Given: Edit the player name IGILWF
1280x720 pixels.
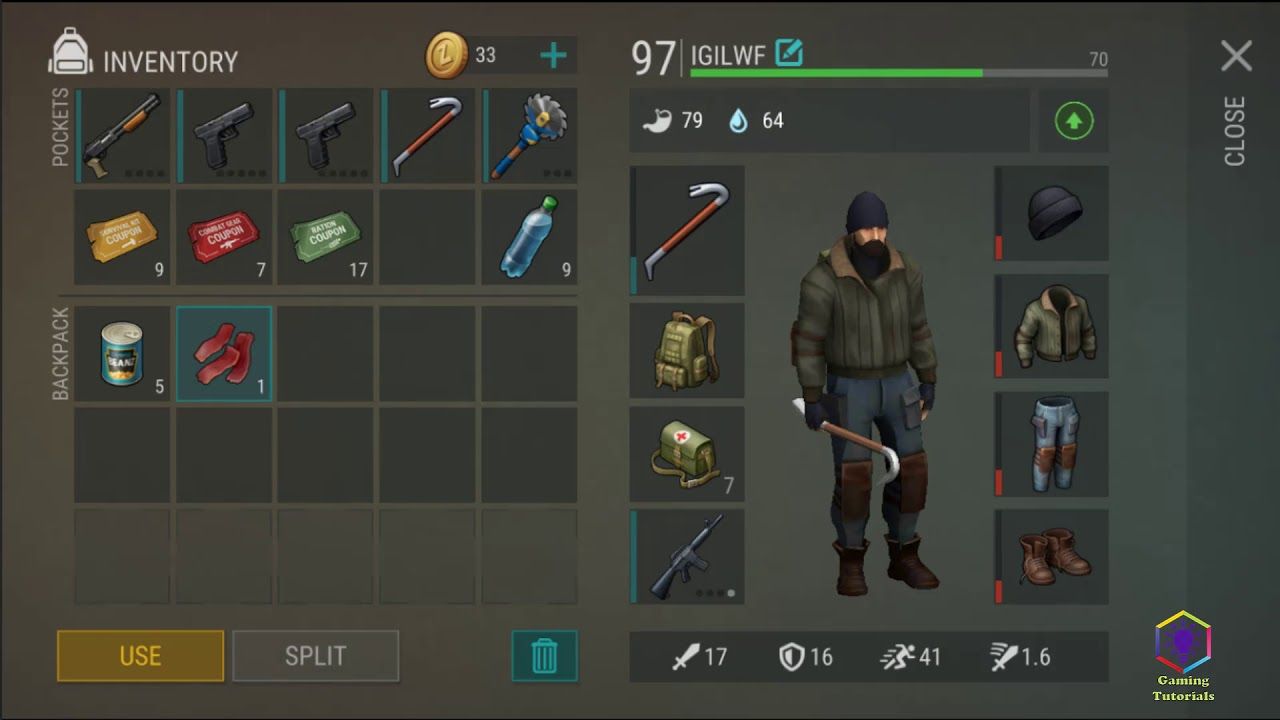Looking at the screenshot, I should coord(789,53).
